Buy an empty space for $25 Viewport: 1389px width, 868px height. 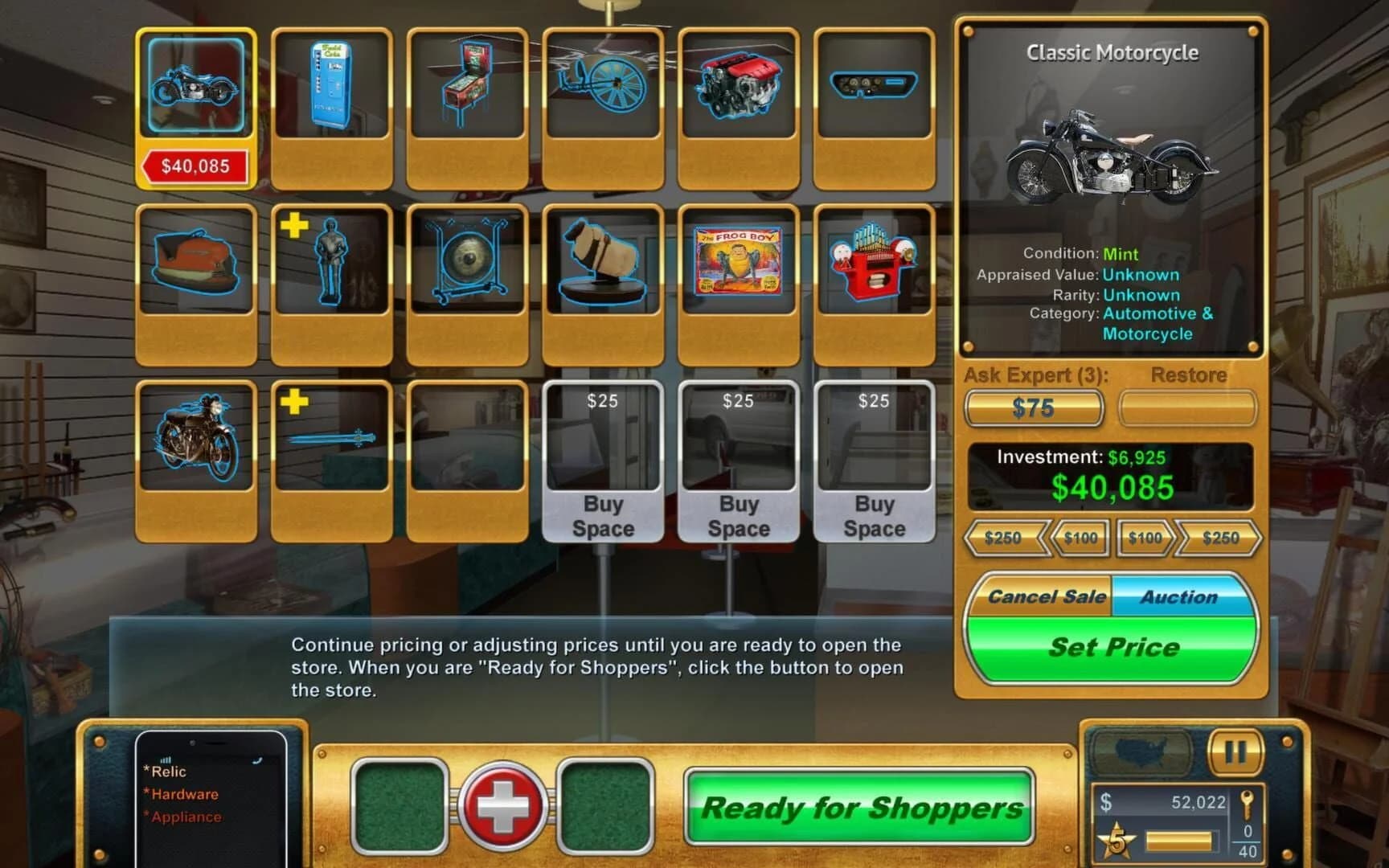(x=604, y=464)
